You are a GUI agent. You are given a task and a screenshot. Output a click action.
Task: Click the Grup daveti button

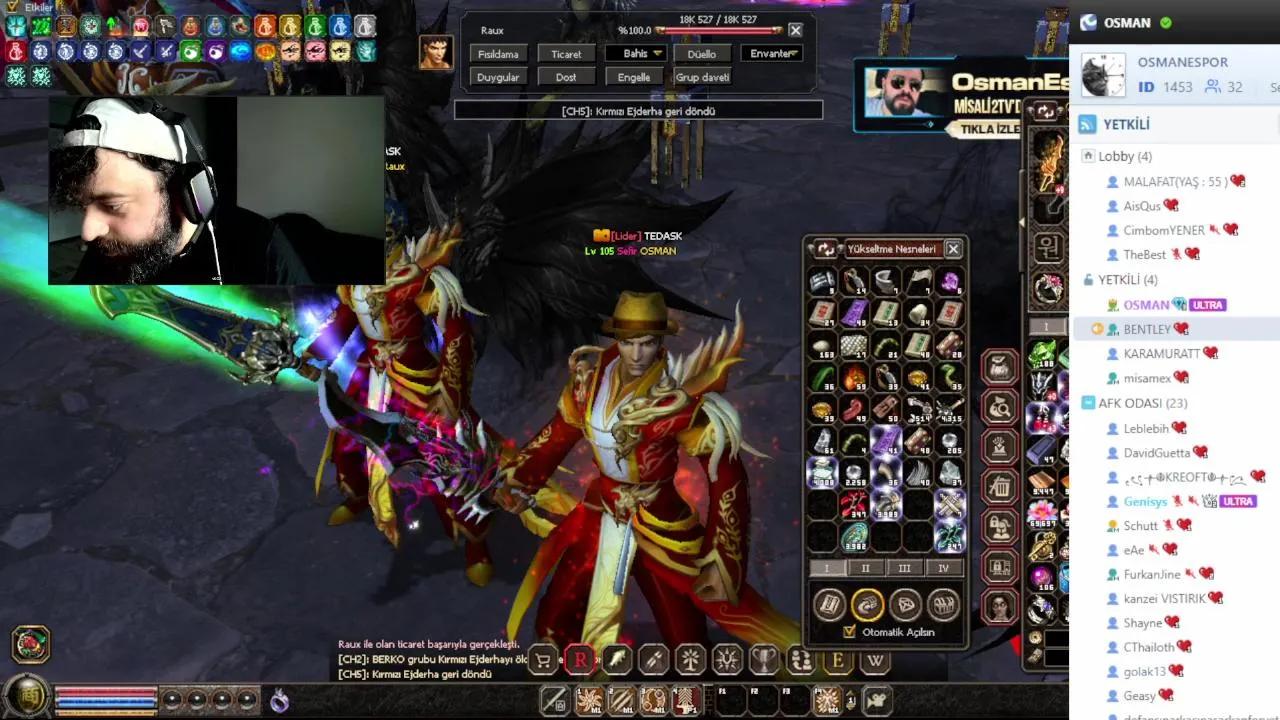[703, 76]
